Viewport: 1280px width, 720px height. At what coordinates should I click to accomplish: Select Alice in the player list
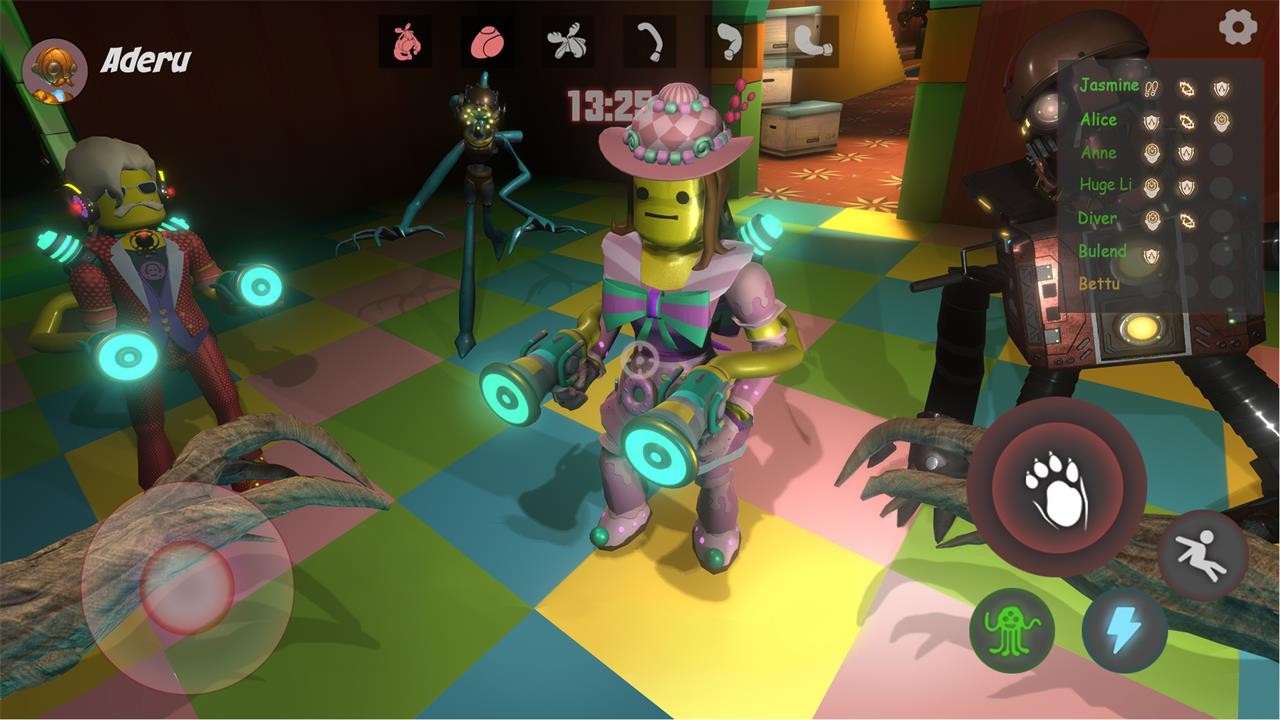(1098, 120)
